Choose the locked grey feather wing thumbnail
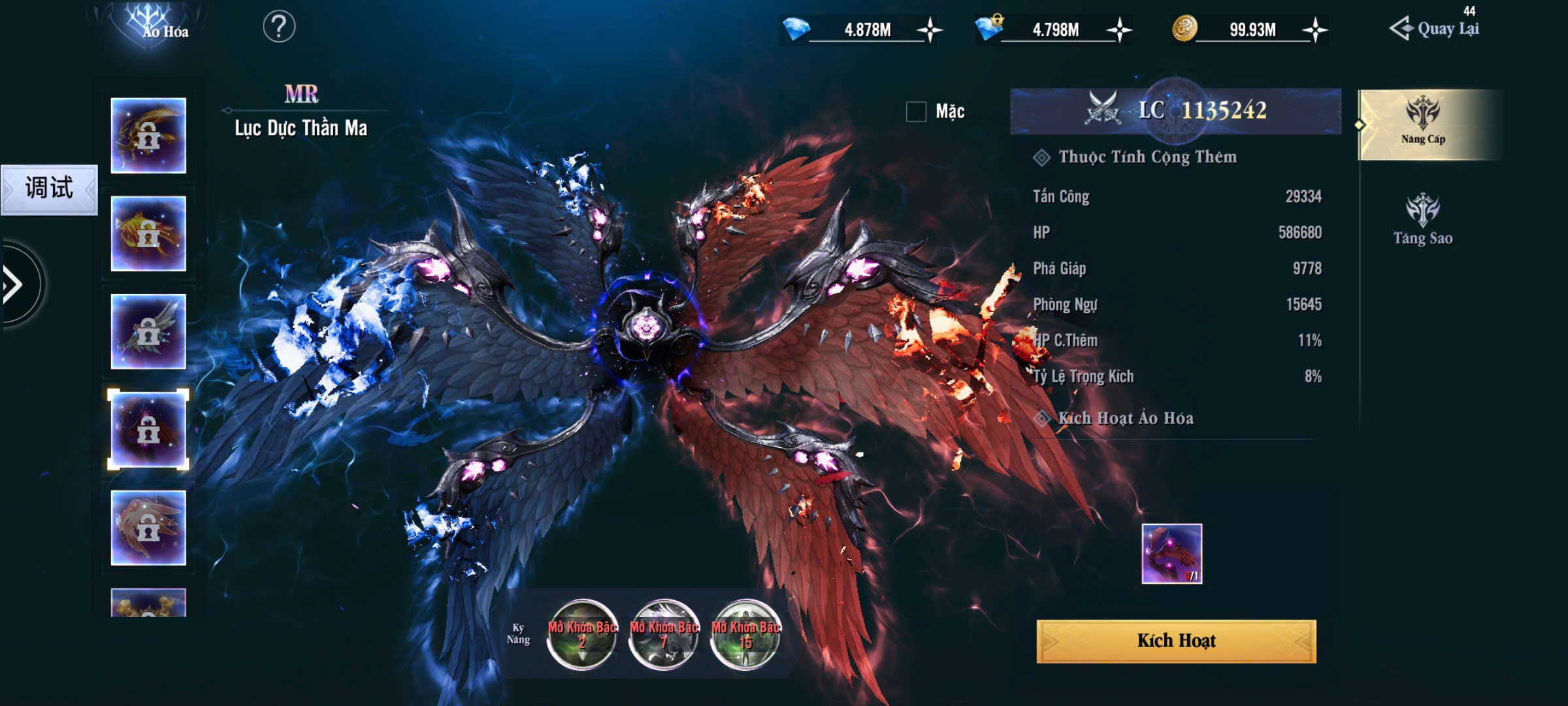Viewport: 1568px width, 706px height. coord(148,331)
